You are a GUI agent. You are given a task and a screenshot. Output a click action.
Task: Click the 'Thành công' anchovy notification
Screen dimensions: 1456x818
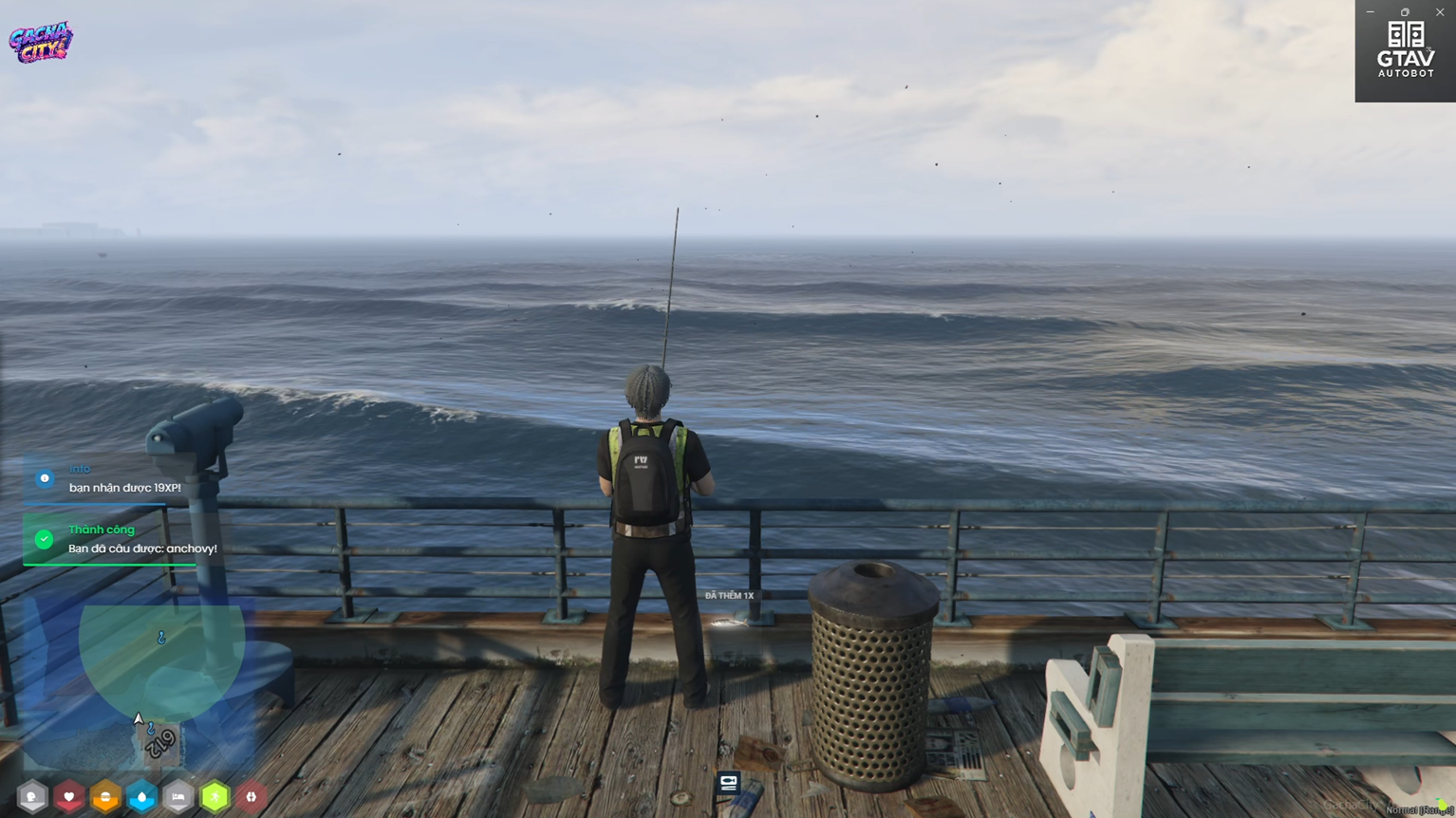click(123, 539)
